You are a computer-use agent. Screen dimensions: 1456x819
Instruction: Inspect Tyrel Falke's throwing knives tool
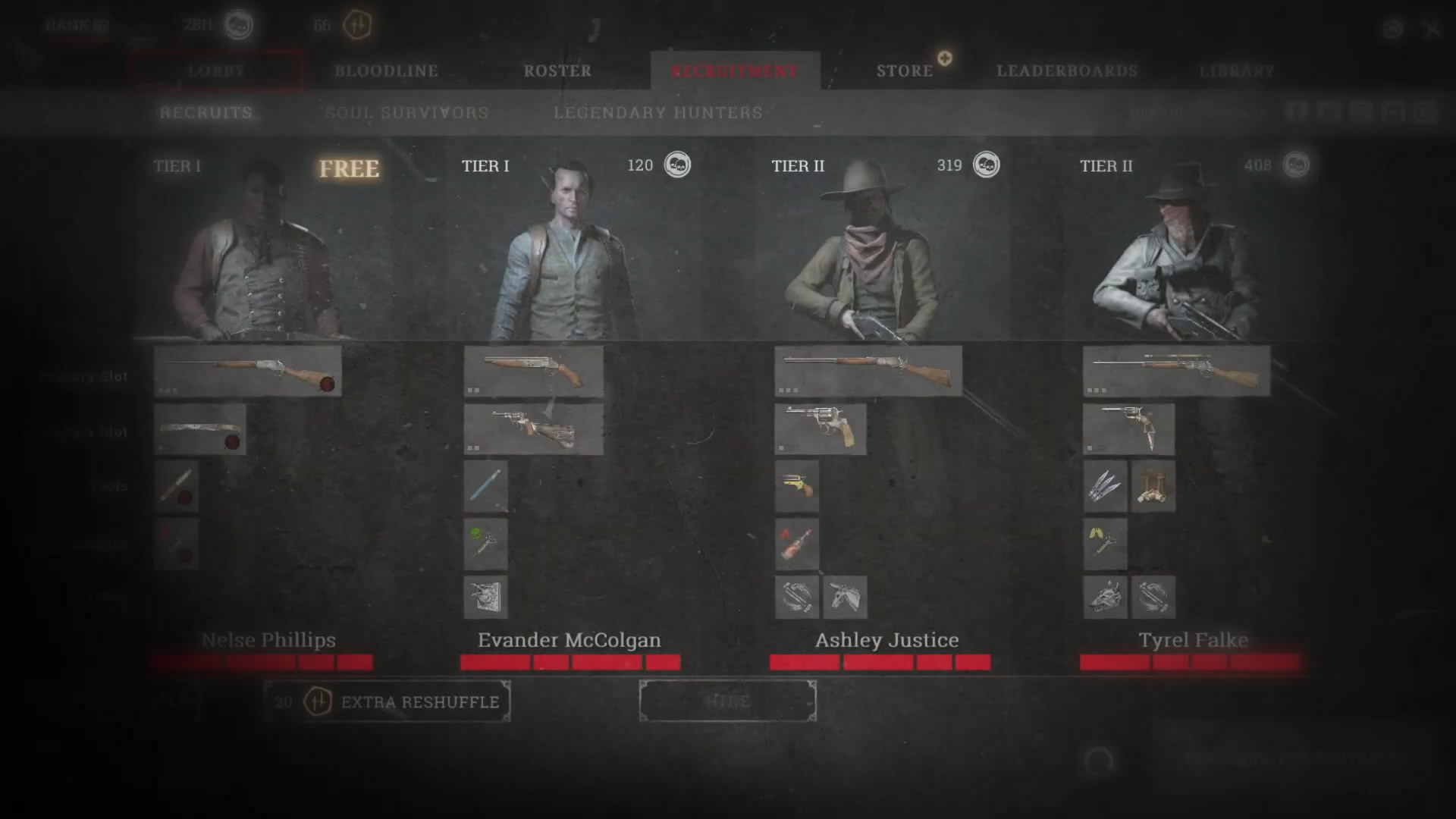click(1105, 486)
